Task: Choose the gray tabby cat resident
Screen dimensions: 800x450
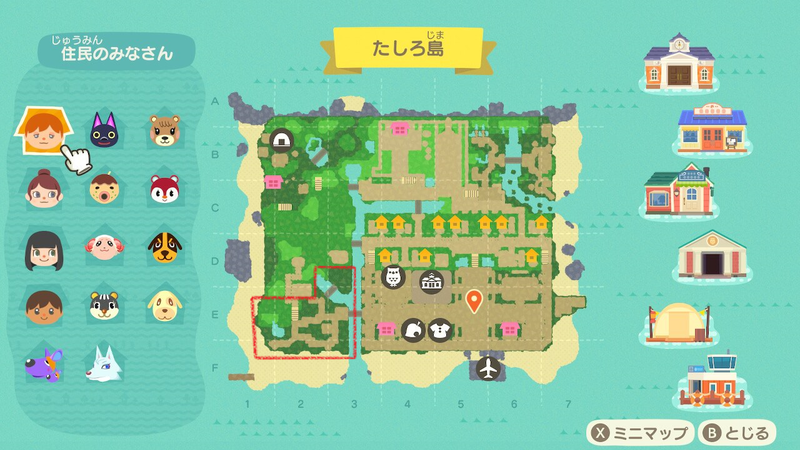Action: 103,304
